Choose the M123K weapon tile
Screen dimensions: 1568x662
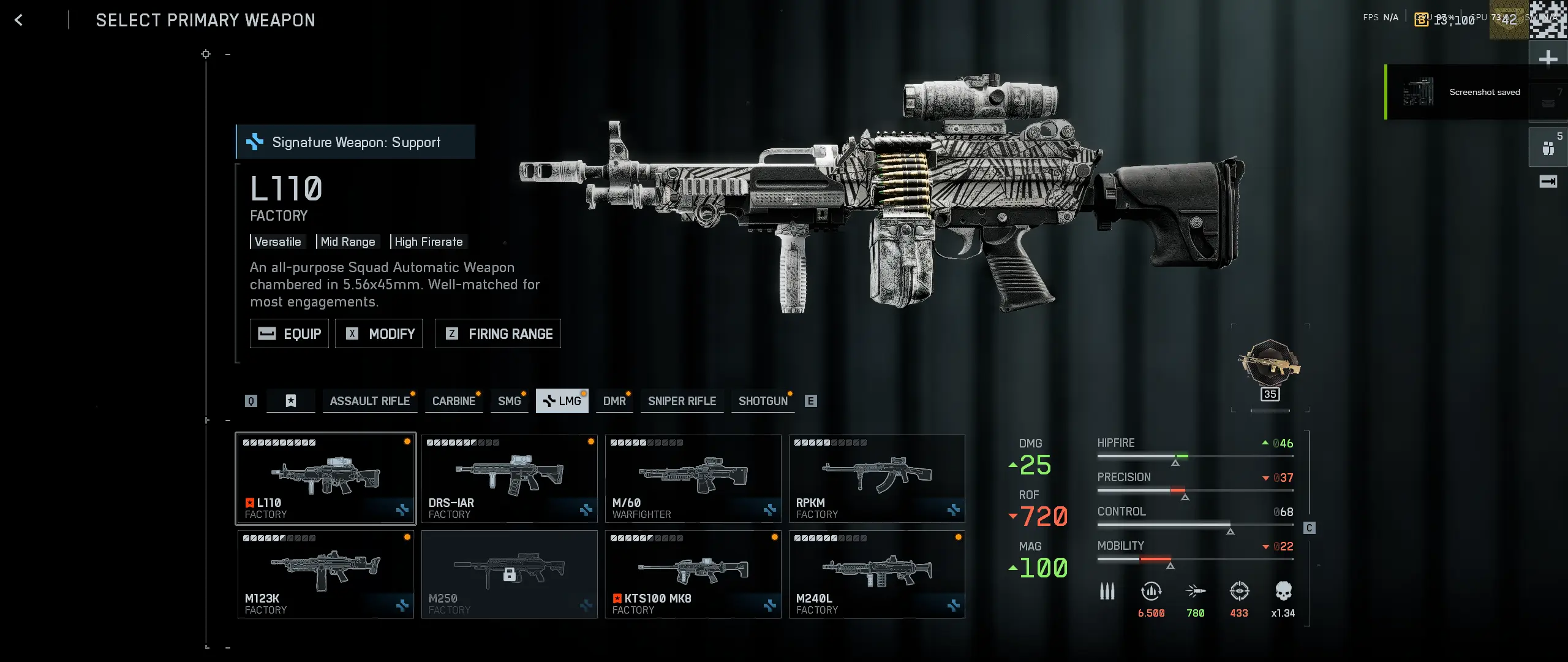(326, 574)
